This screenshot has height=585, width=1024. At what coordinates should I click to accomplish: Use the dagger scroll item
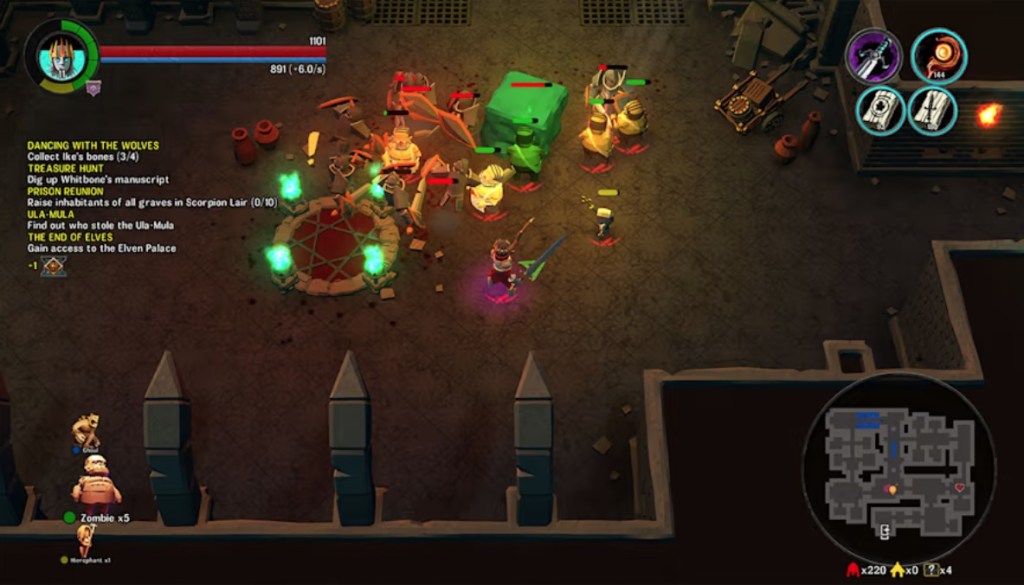pos(932,110)
